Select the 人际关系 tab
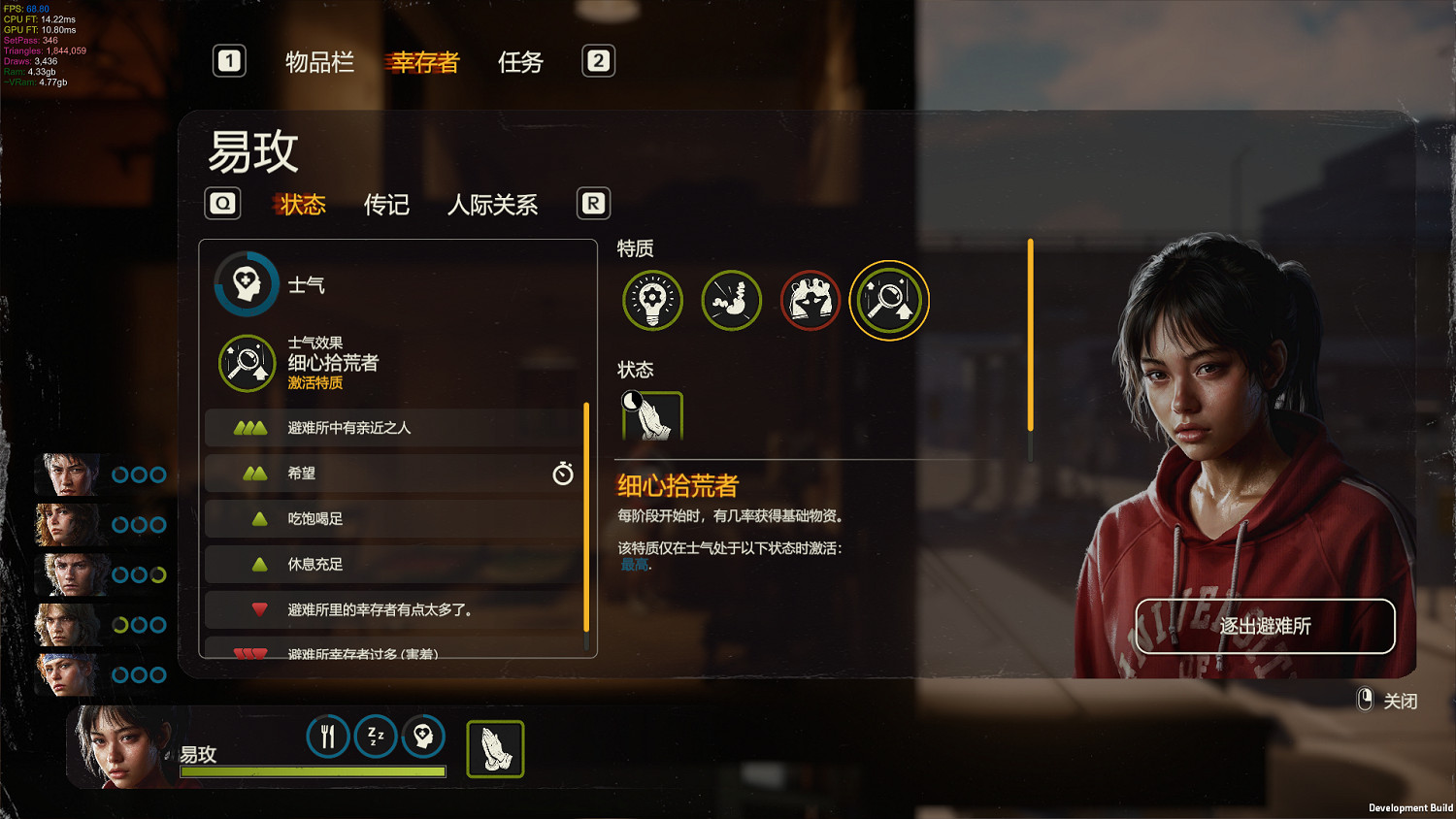Screen dimensions: 1456x819 click(493, 205)
